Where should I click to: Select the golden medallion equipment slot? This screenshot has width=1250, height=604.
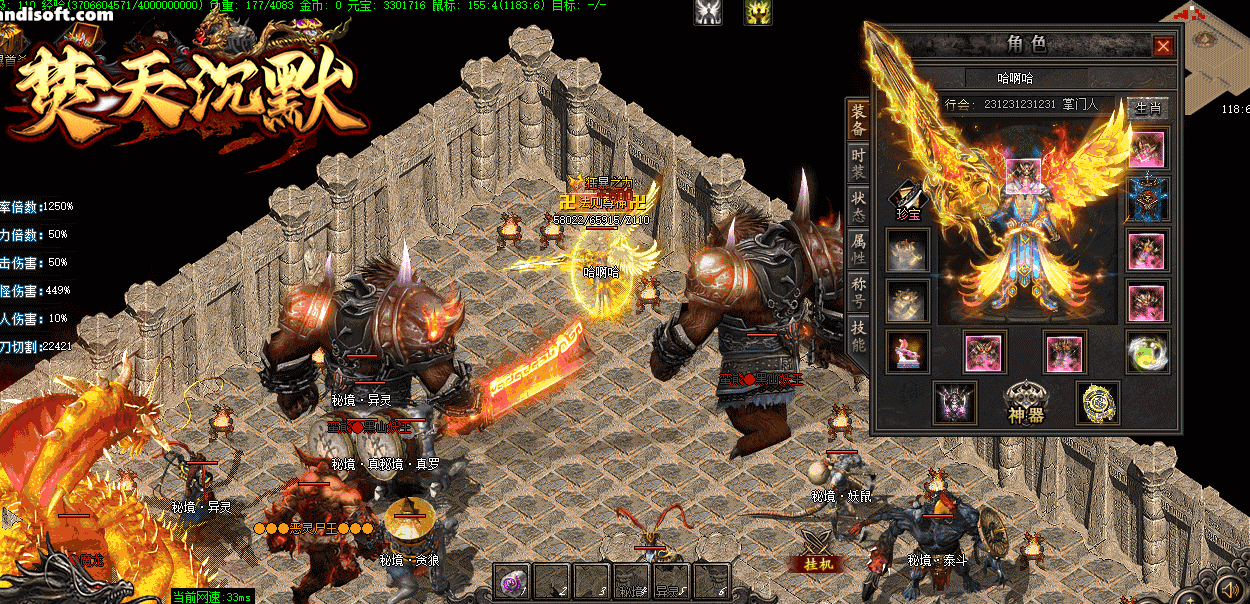[x=1097, y=402]
